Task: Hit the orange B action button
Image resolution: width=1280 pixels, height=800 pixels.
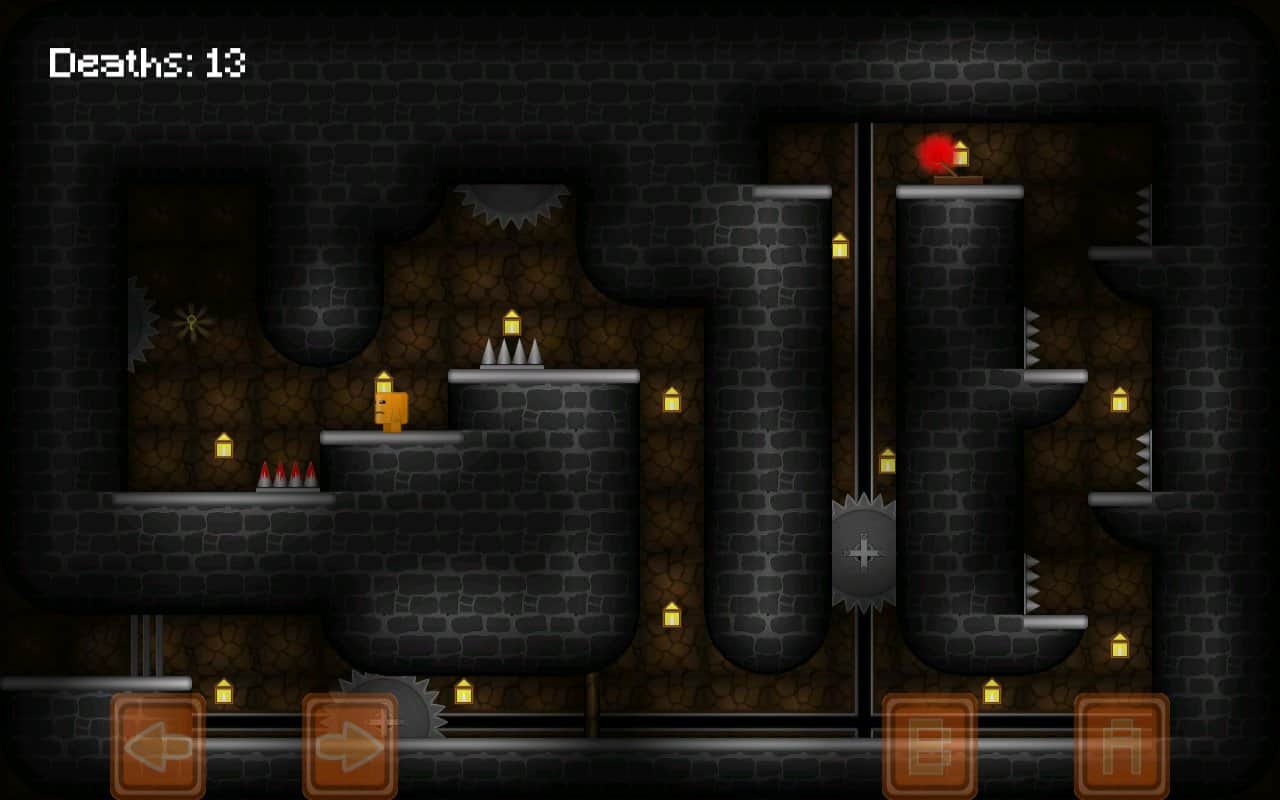Action: (930, 746)
